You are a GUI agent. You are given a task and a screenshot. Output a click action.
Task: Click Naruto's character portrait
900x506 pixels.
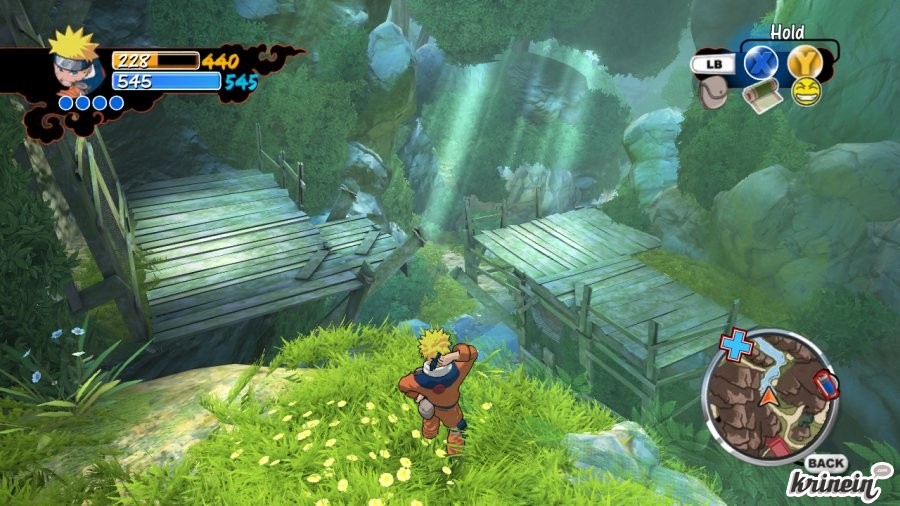coord(74,60)
